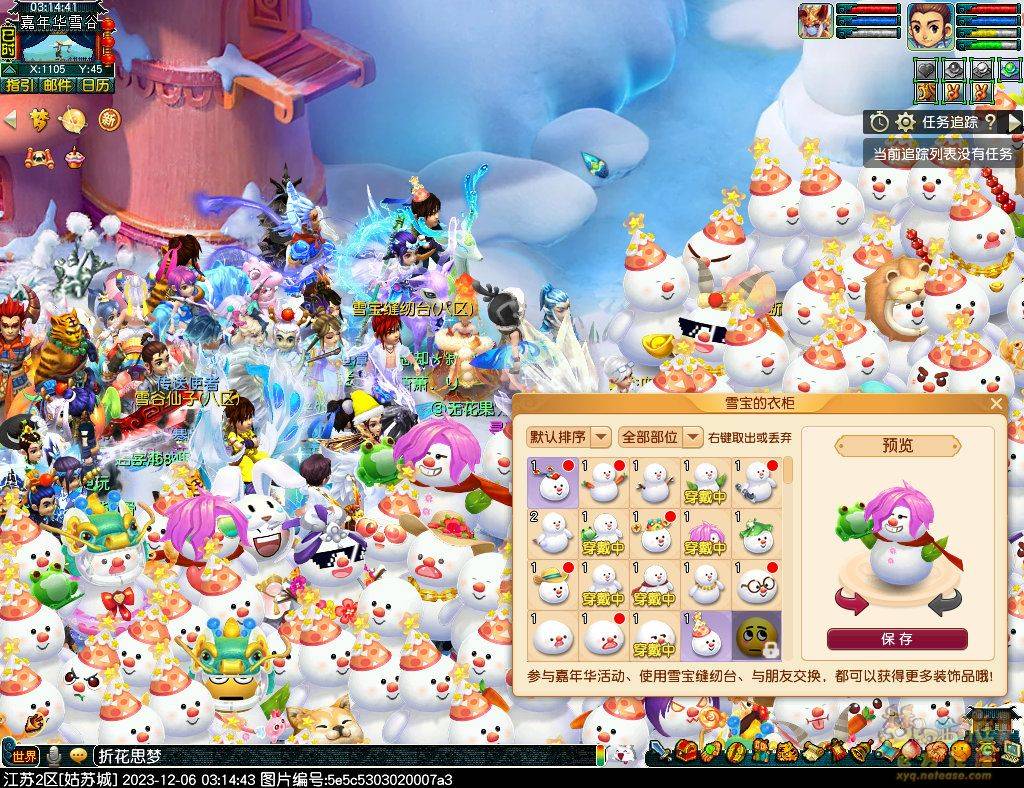Open quest tracker gear settings
This screenshot has width=1024, height=788.
click(906, 122)
